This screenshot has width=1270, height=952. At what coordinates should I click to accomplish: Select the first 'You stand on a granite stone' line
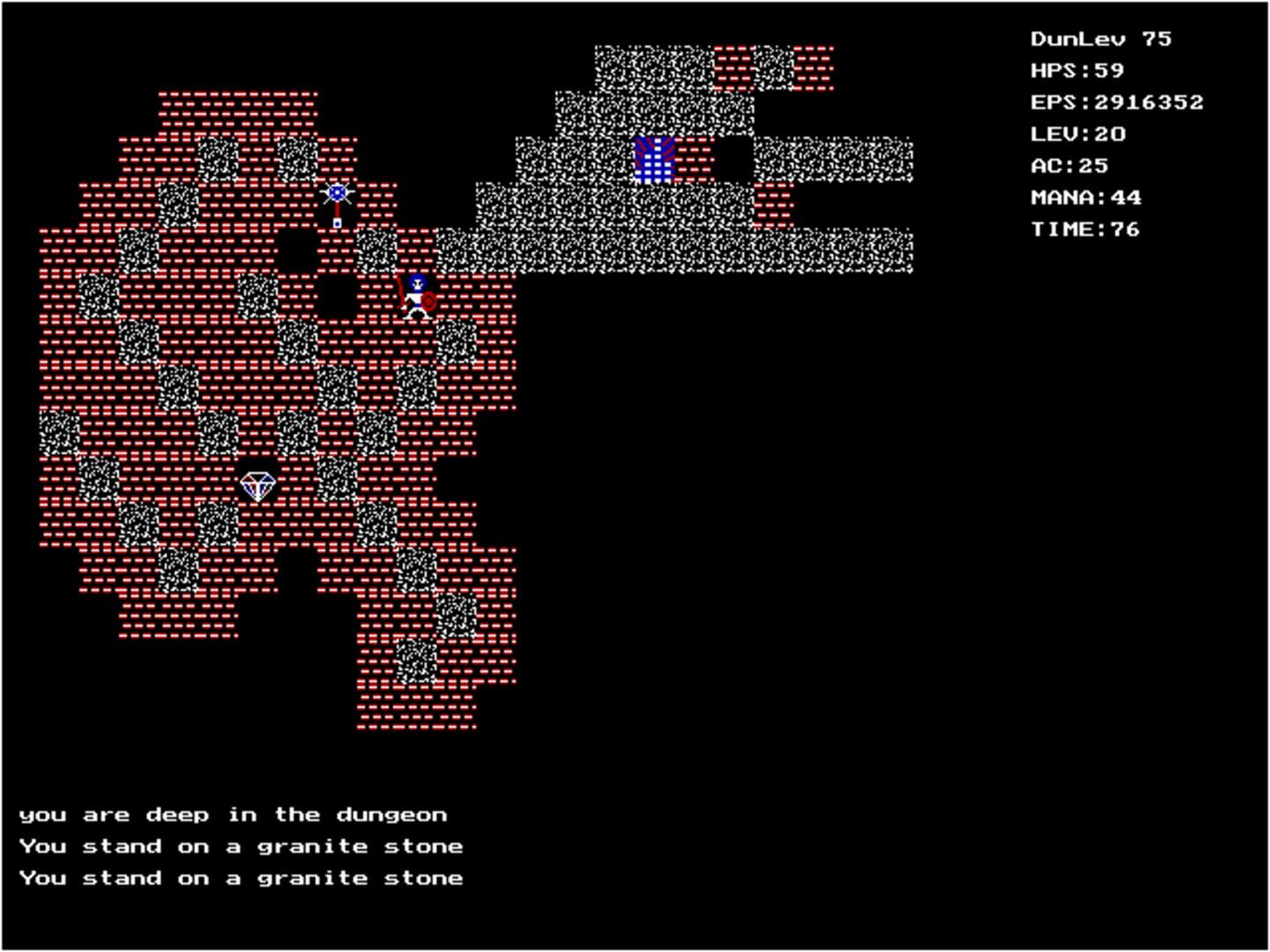243,845
